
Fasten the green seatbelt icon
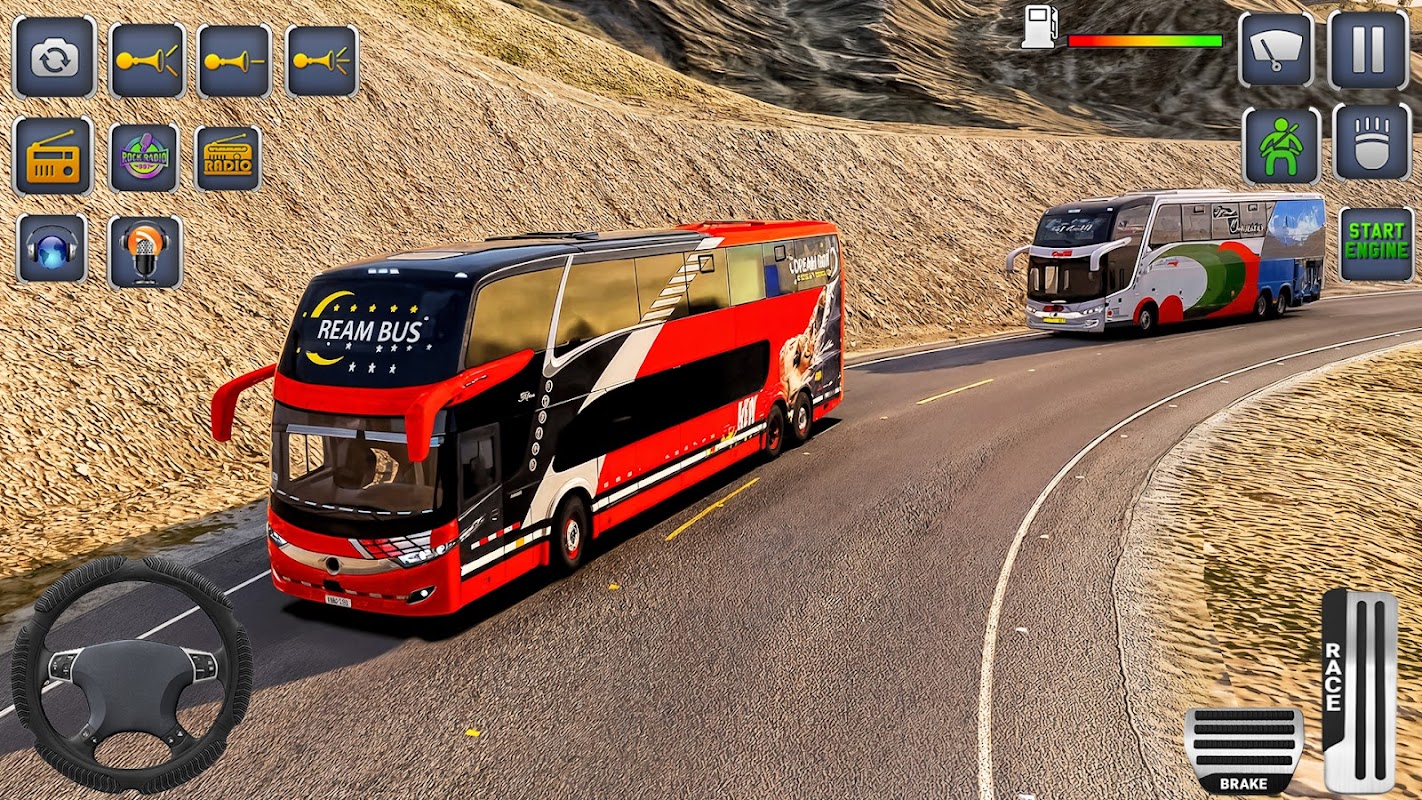coord(1281,146)
